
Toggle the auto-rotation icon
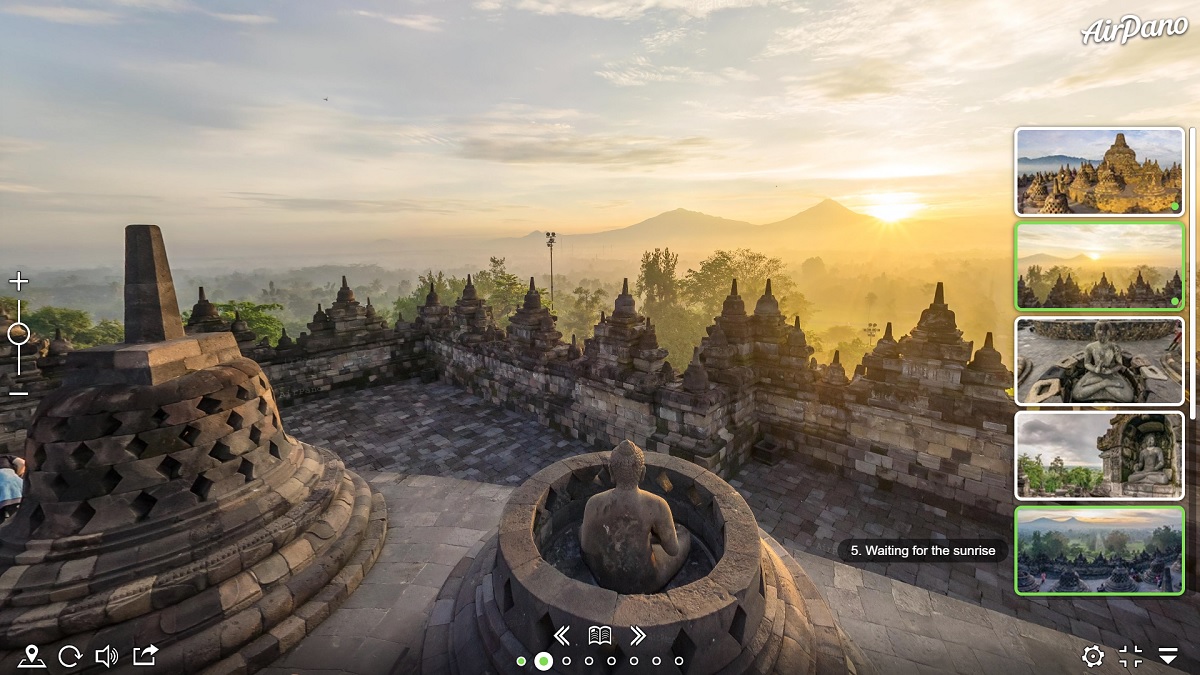[x=70, y=656]
